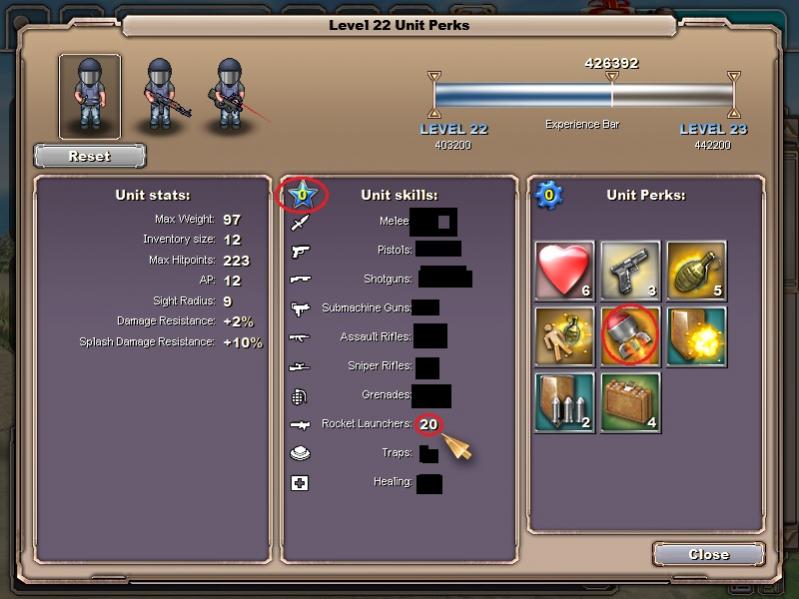Close the Unit Perks window
Image resolution: width=799 pixels, height=599 pixels.
[708, 554]
